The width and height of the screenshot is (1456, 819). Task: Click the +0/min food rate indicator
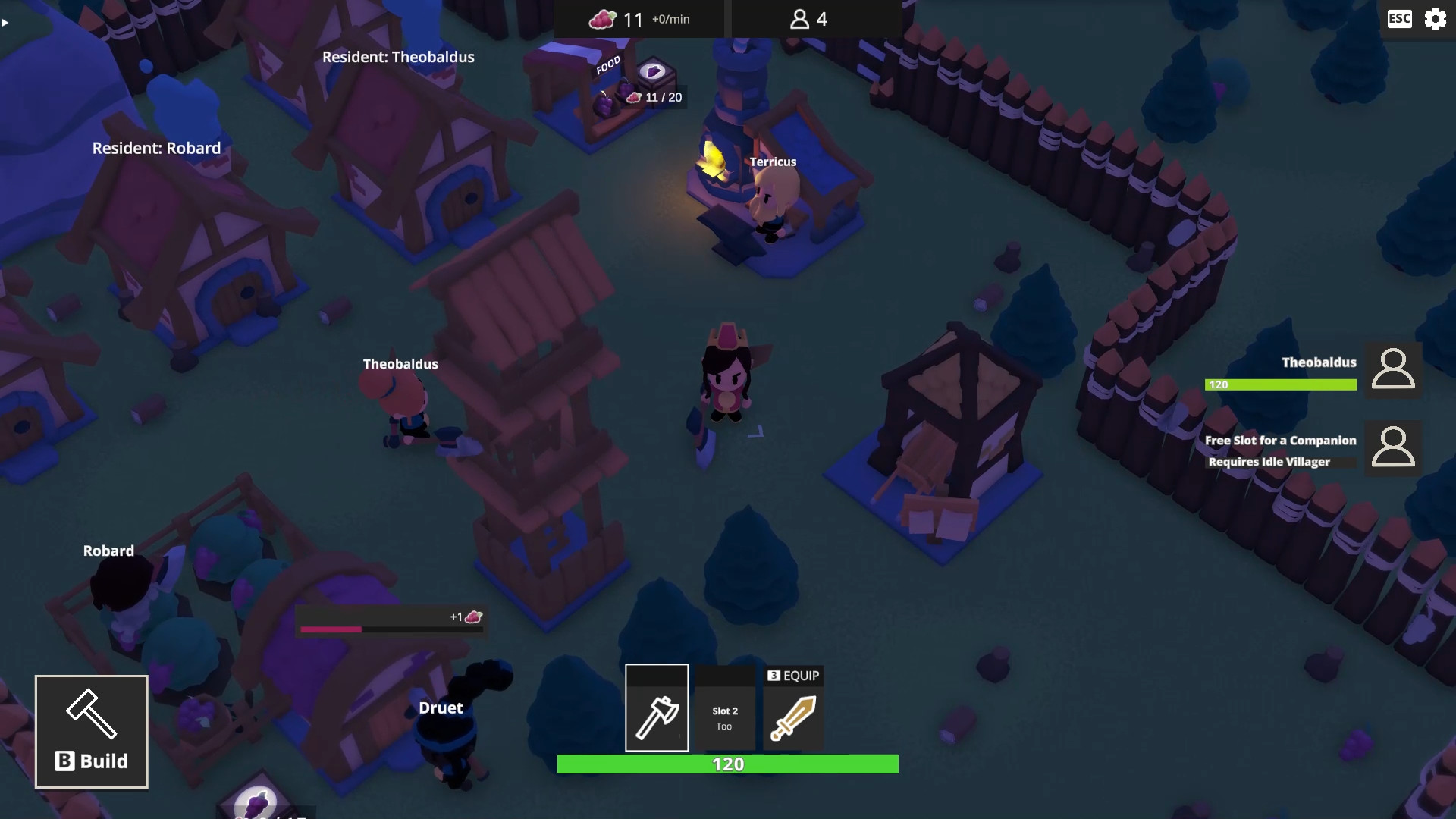pos(670,20)
